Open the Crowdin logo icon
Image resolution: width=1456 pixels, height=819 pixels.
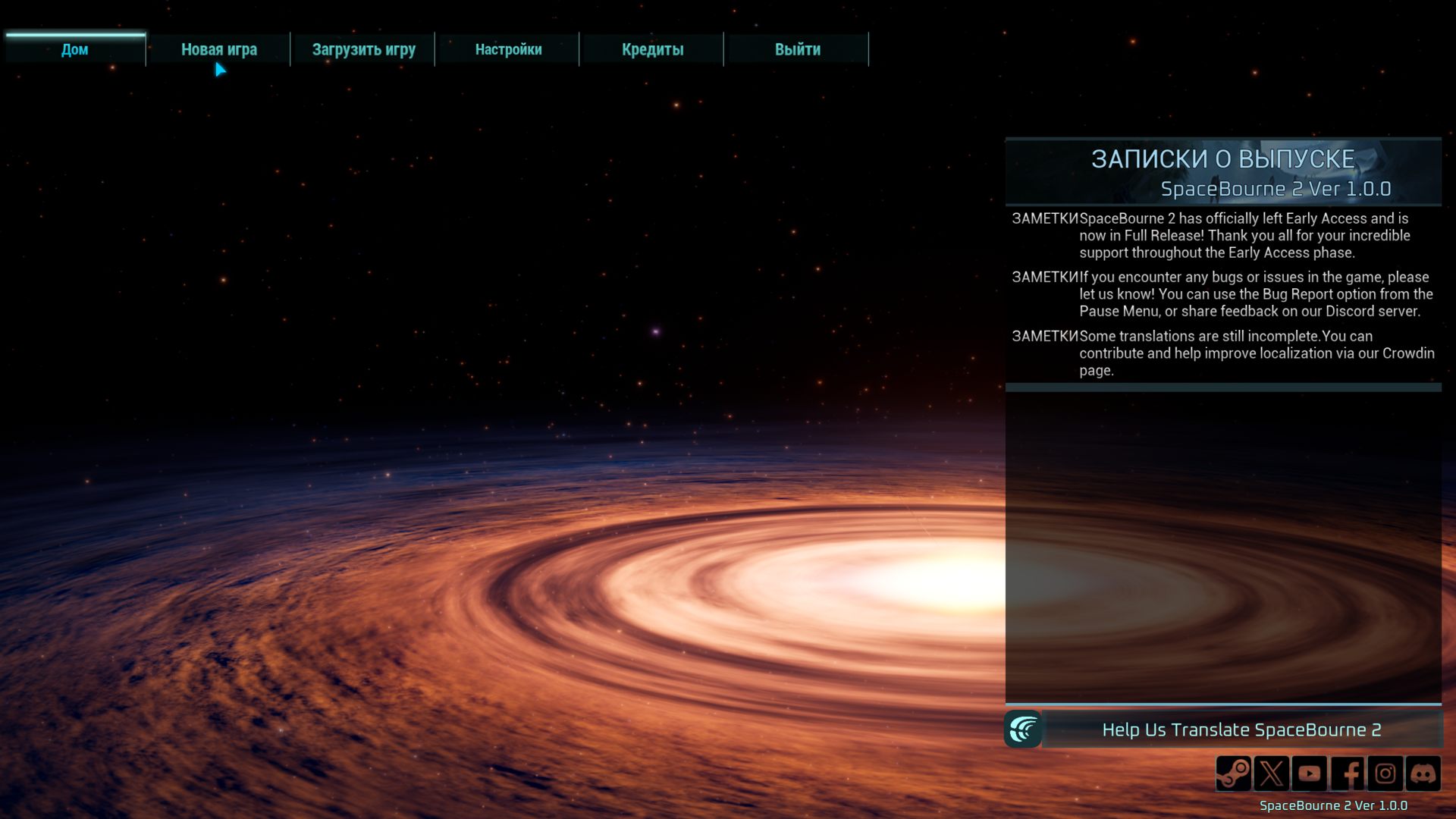pyautogui.click(x=1023, y=730)
